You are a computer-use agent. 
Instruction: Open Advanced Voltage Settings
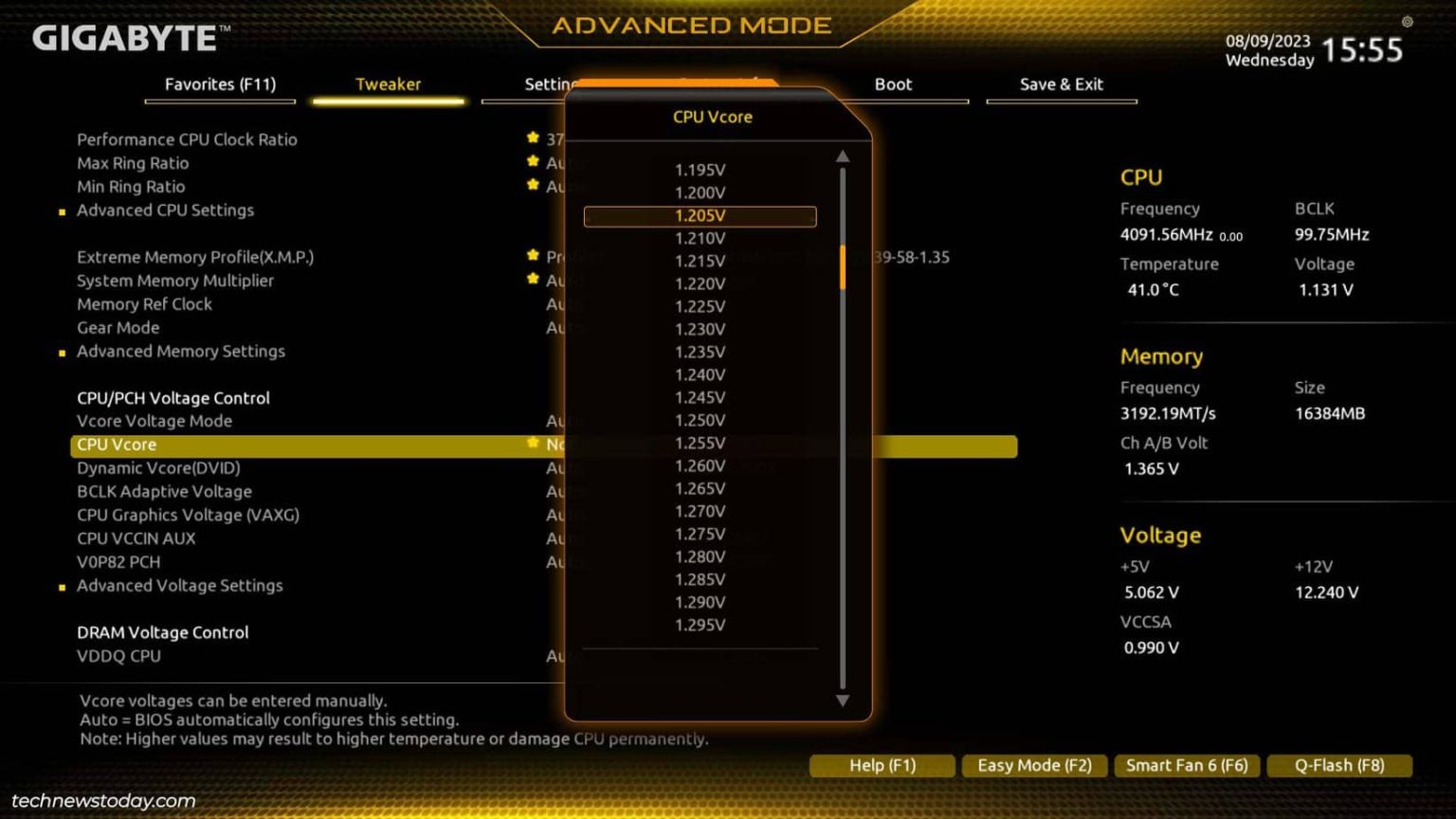tap(179, 585)
